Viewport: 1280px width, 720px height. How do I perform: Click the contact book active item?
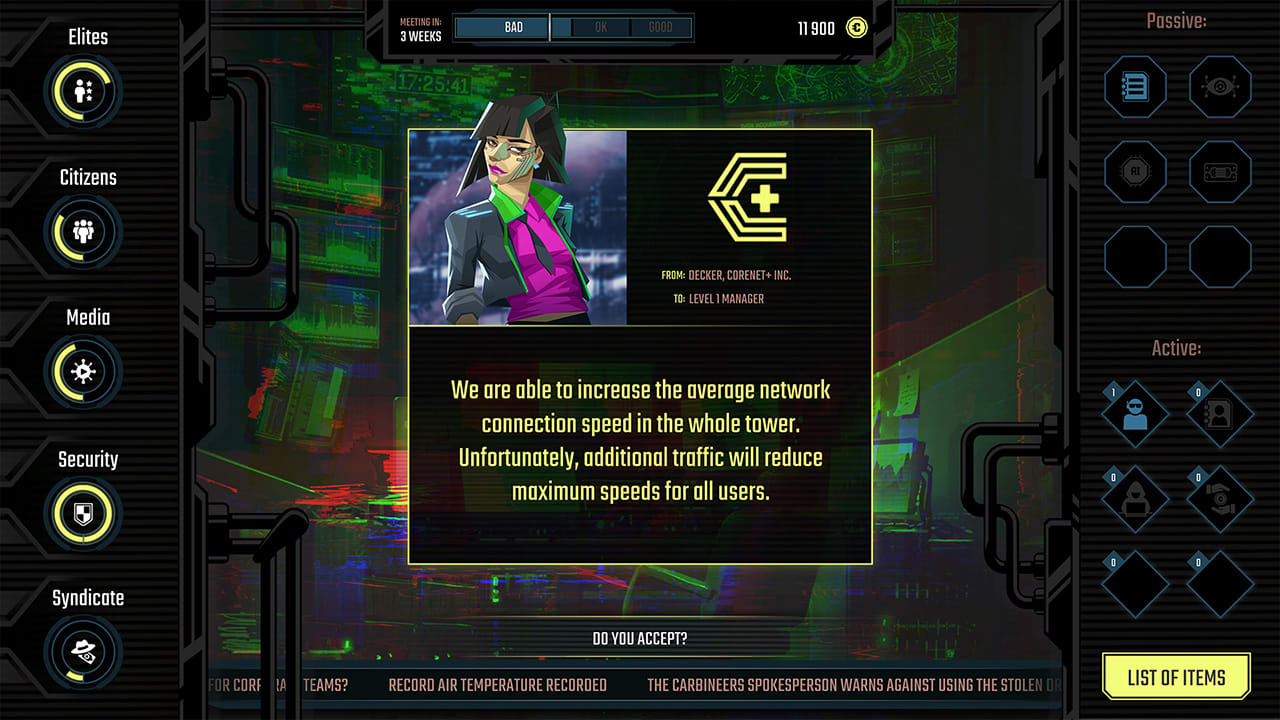(x=1219, y=413)
